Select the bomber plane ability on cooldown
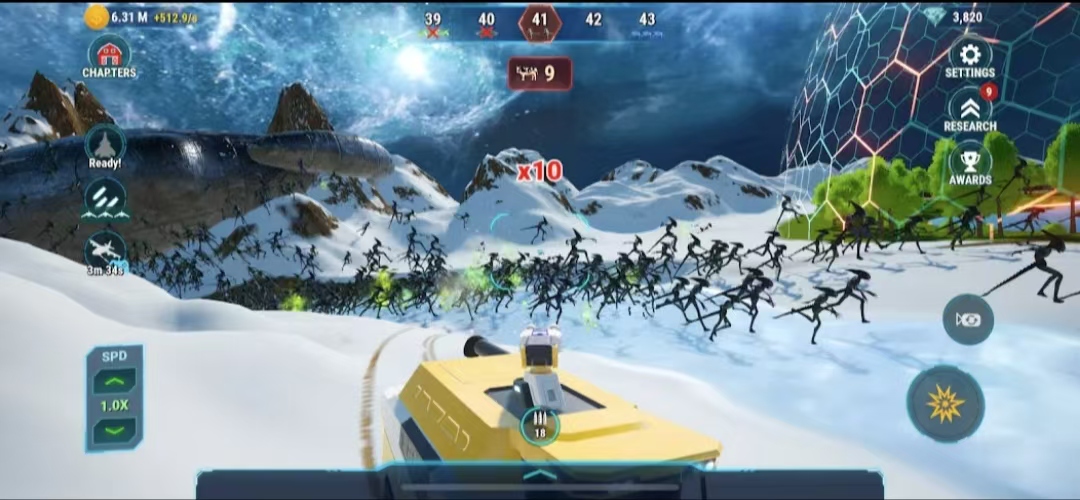 pos(105,252)
